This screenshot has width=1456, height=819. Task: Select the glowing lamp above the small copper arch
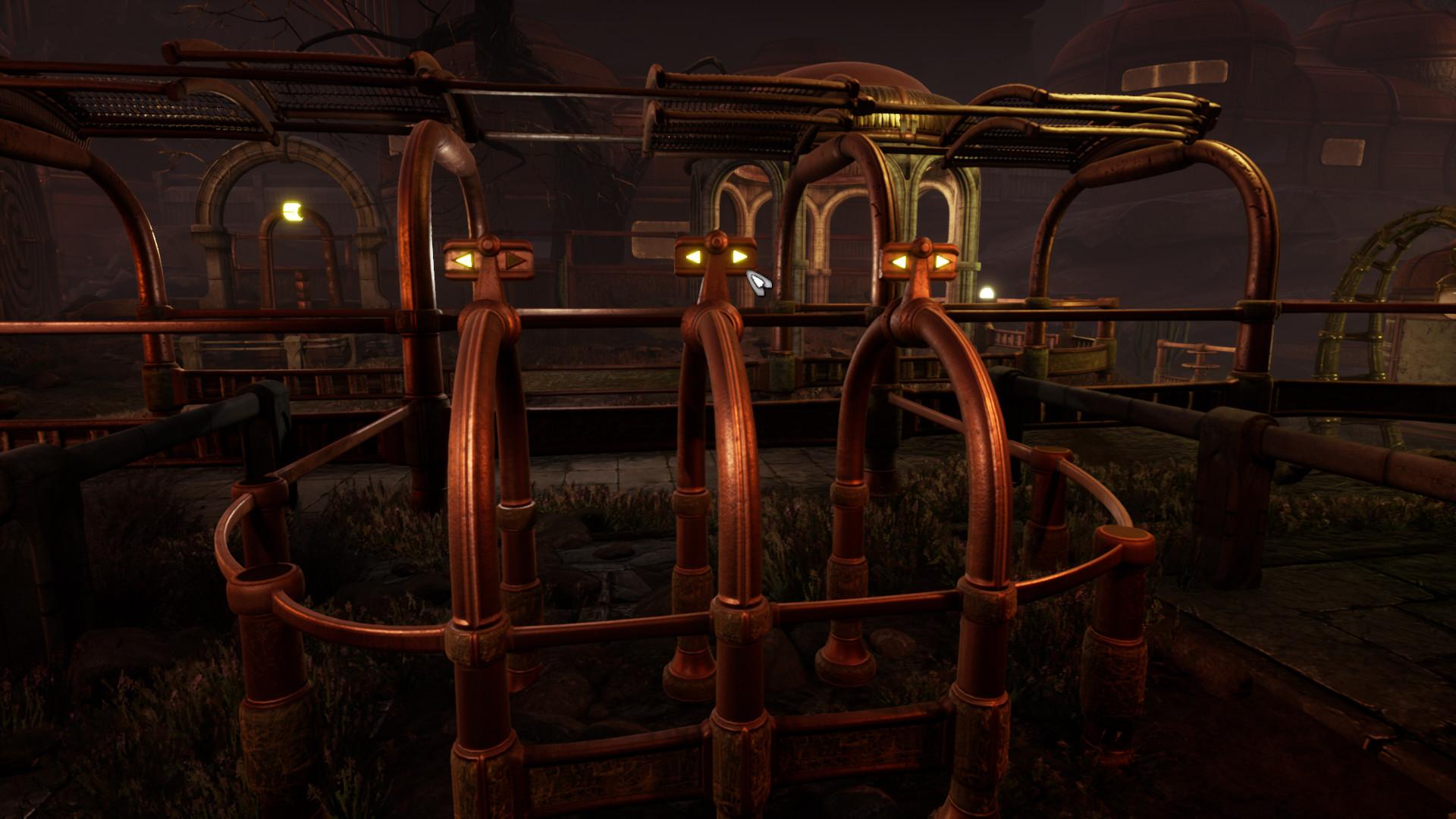pos(292,211)
